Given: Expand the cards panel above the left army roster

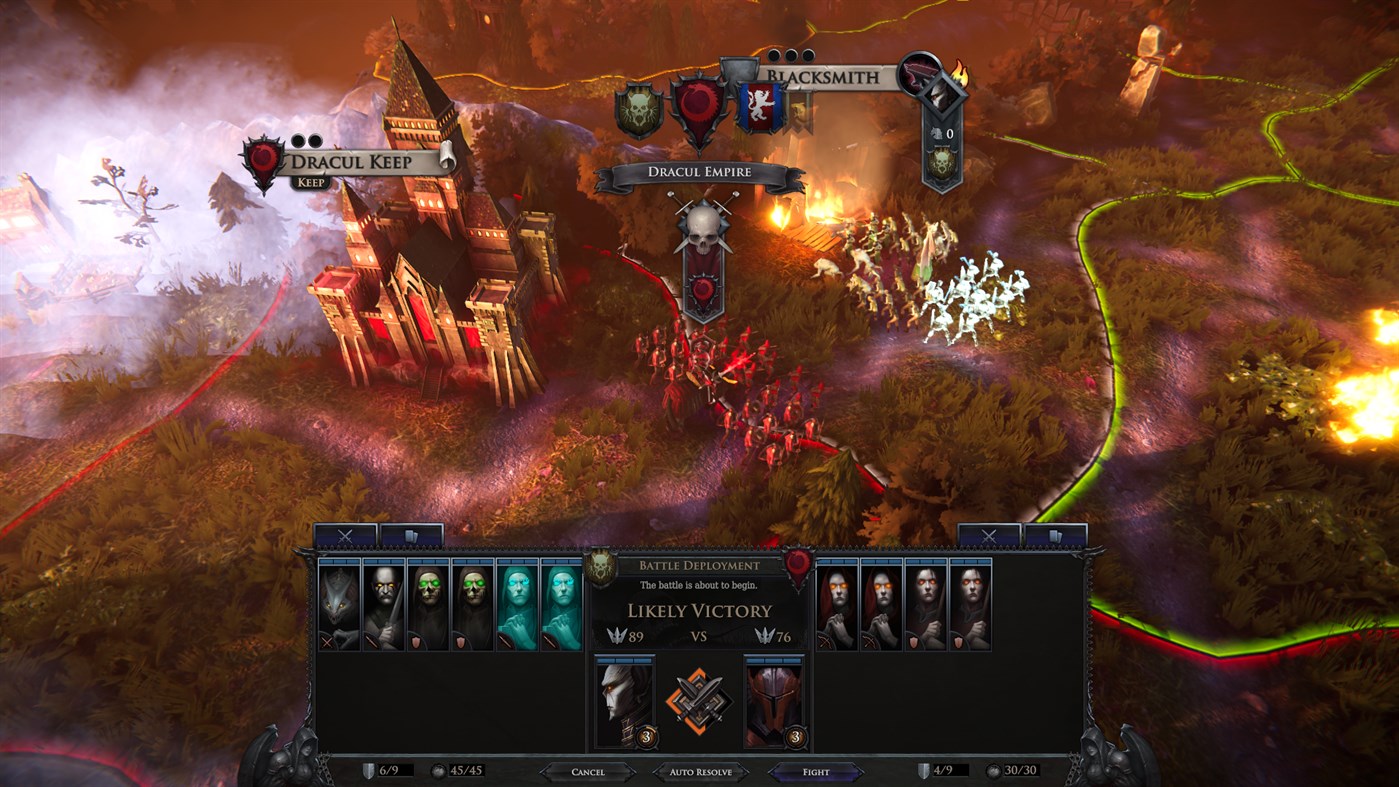Looking at the screenshot, I should 409,536.
